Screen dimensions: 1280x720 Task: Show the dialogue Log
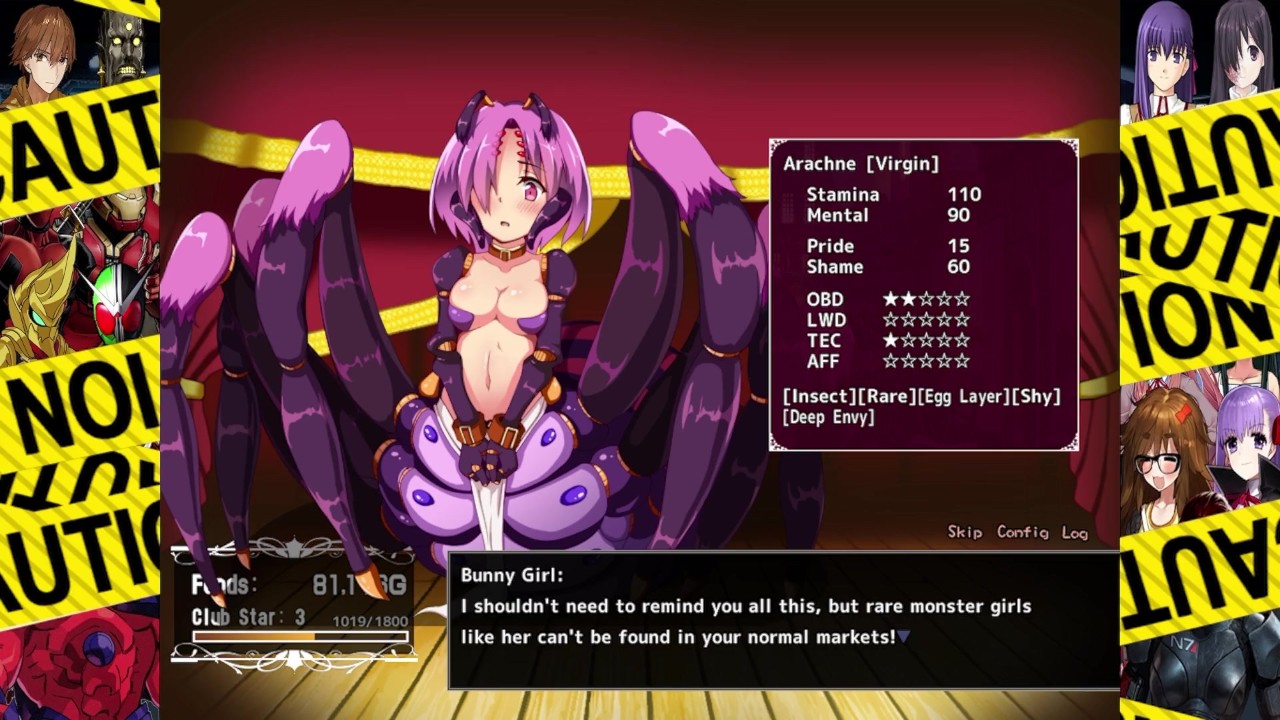tap(1075, 533)
